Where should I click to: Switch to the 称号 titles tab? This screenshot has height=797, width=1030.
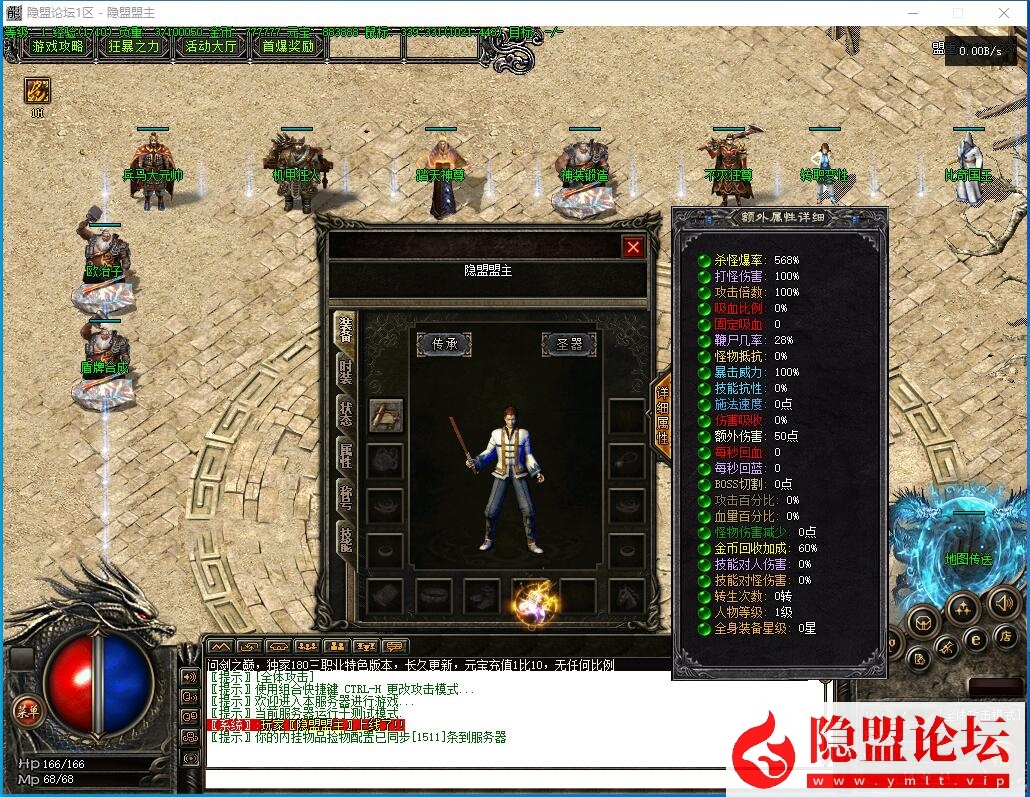tap(345, 499)
